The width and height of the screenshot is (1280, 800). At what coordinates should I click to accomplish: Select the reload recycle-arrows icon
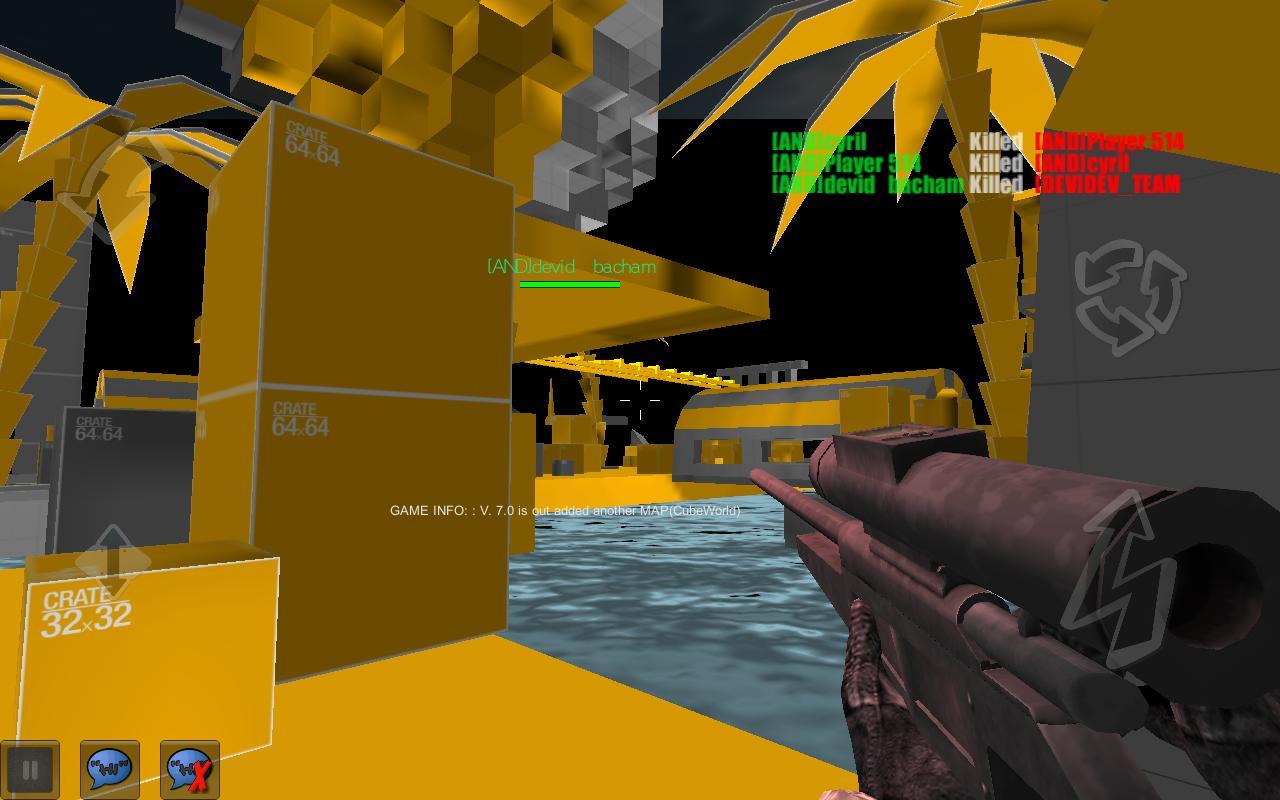coord(1128,295)
